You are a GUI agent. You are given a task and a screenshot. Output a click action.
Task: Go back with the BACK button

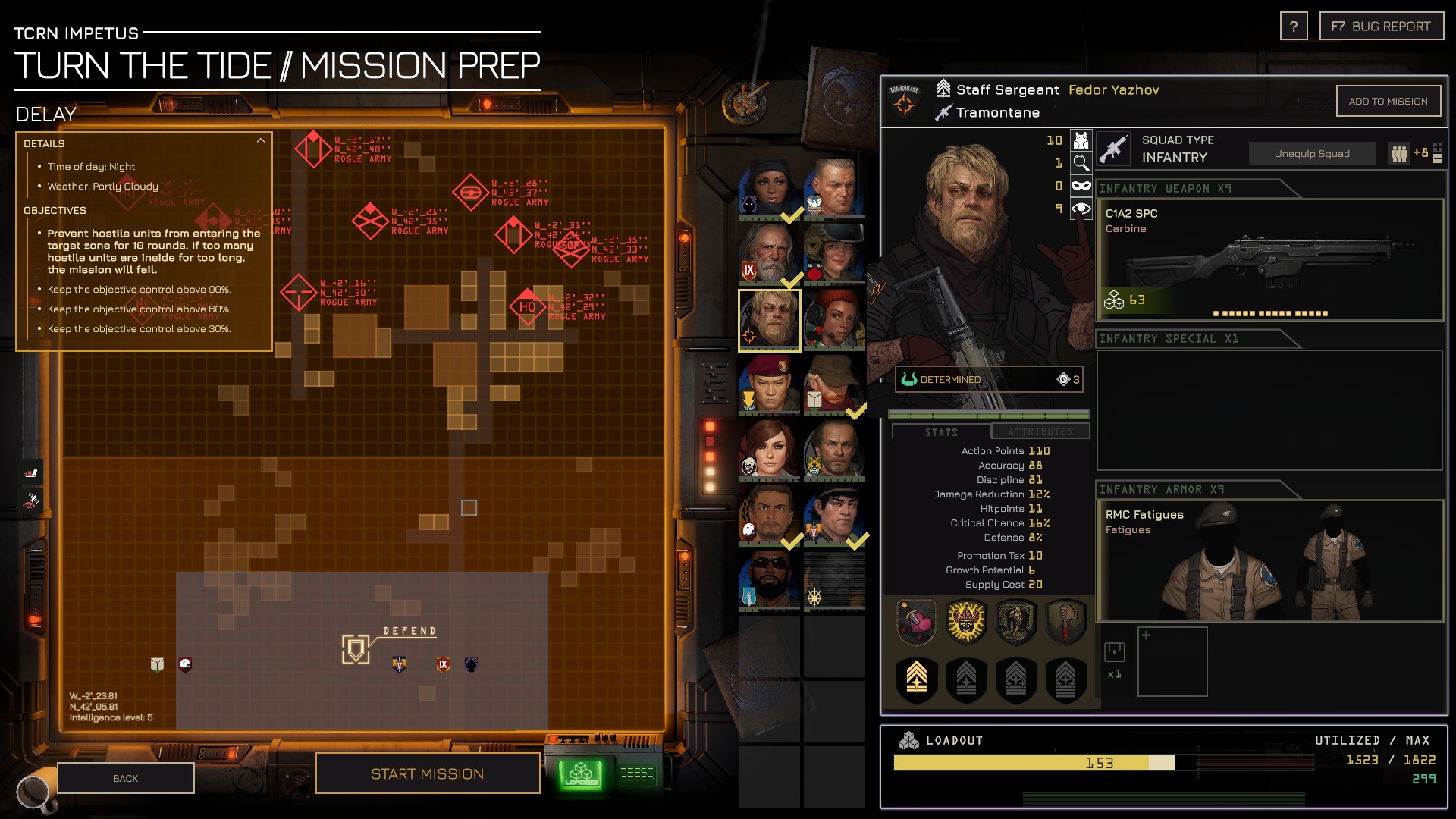coord(126,778)
